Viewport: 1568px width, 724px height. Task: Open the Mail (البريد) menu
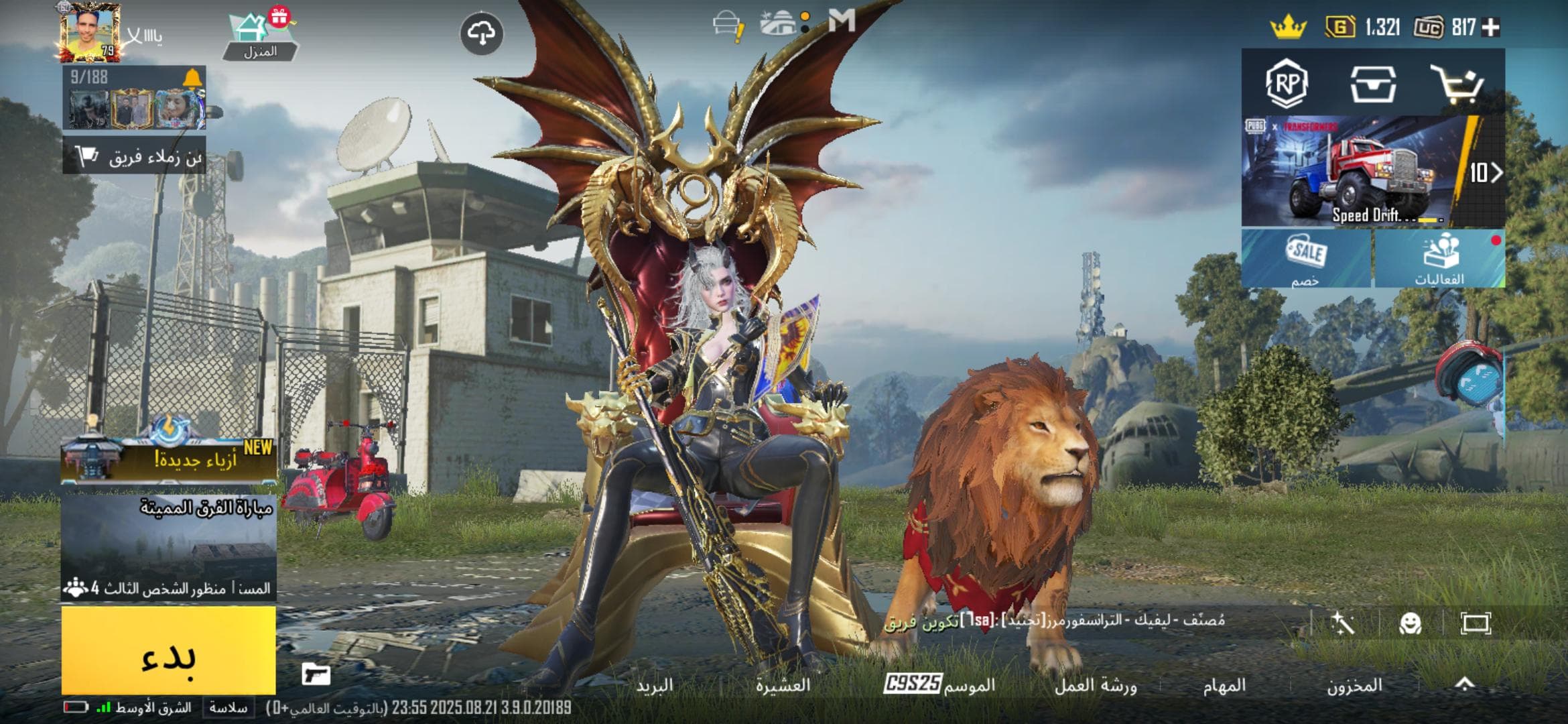coord(655,685)
